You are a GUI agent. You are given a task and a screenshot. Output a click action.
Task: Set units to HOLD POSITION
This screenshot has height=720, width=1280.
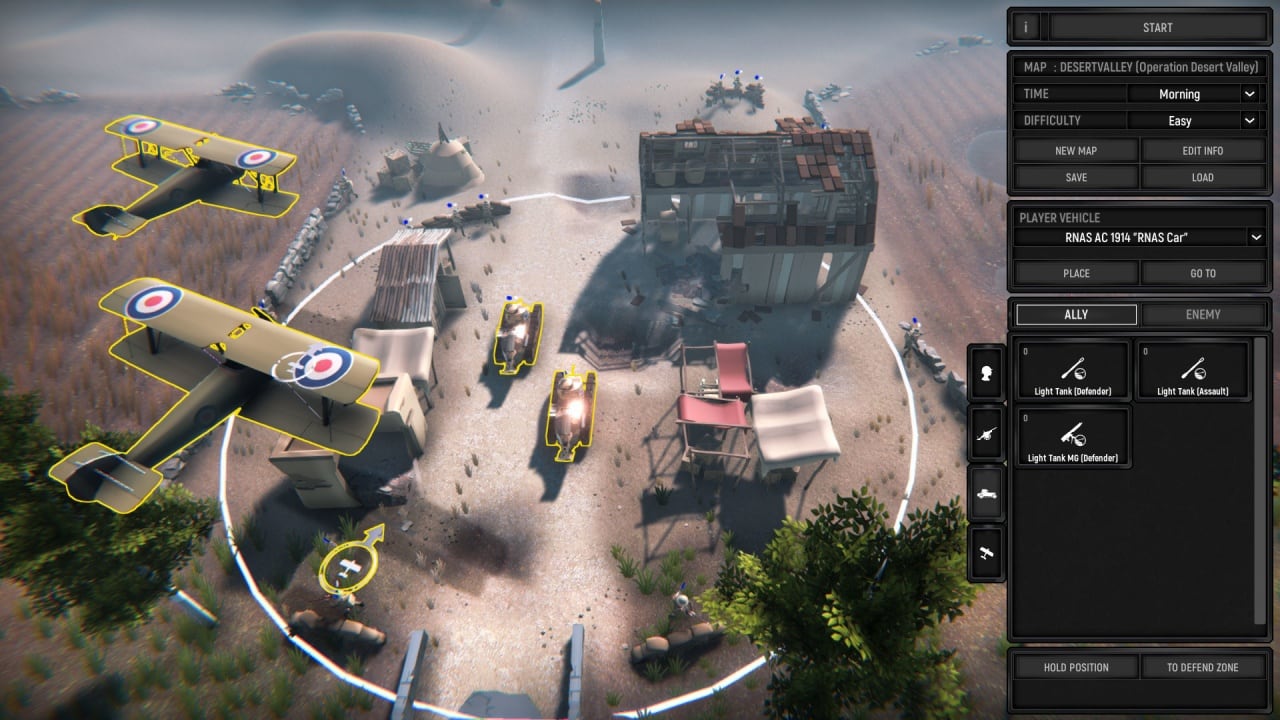(x=1076, y=667)
